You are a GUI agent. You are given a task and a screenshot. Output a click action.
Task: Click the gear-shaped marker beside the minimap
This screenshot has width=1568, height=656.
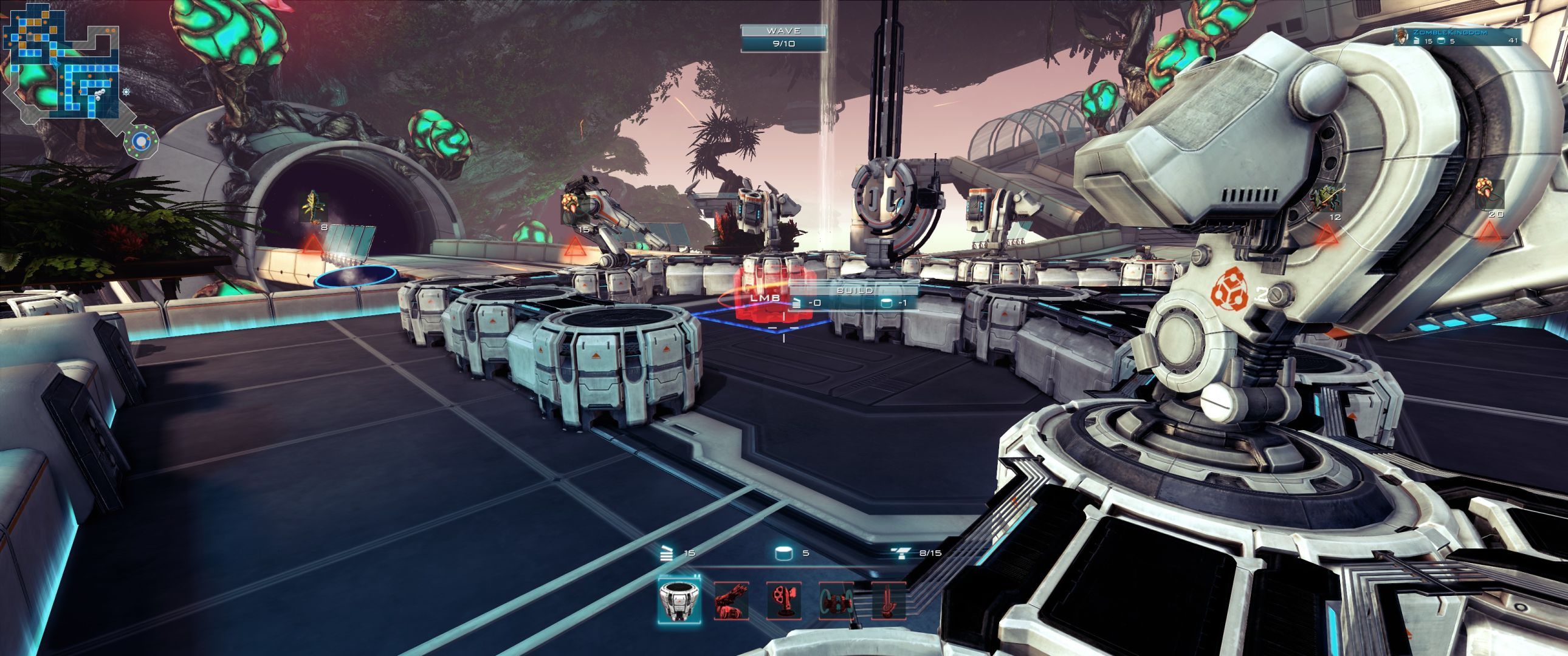point(126,92)
